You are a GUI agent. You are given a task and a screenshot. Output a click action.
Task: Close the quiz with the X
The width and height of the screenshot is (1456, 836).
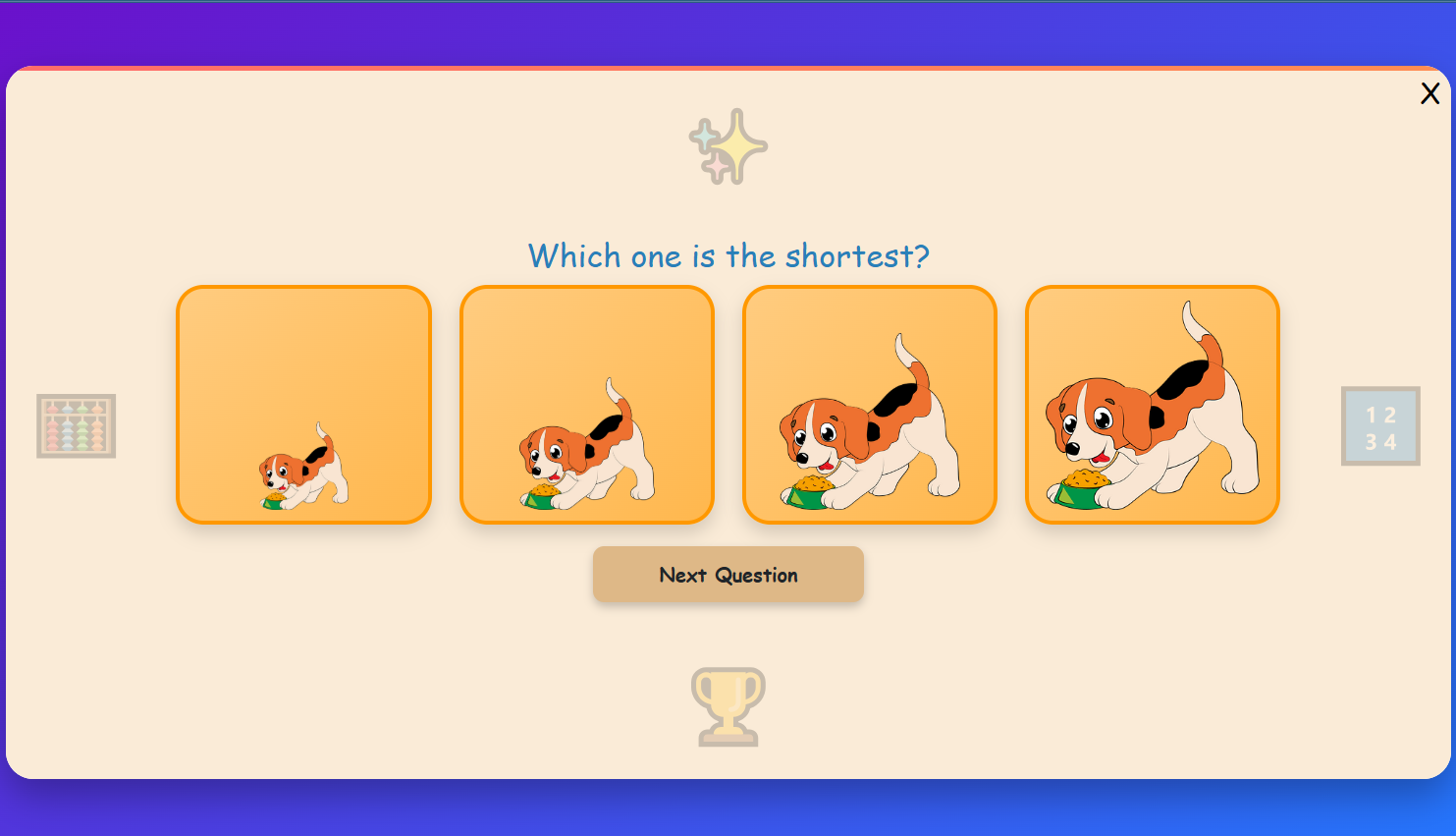pyautogui.click(x=1429, y=94)
